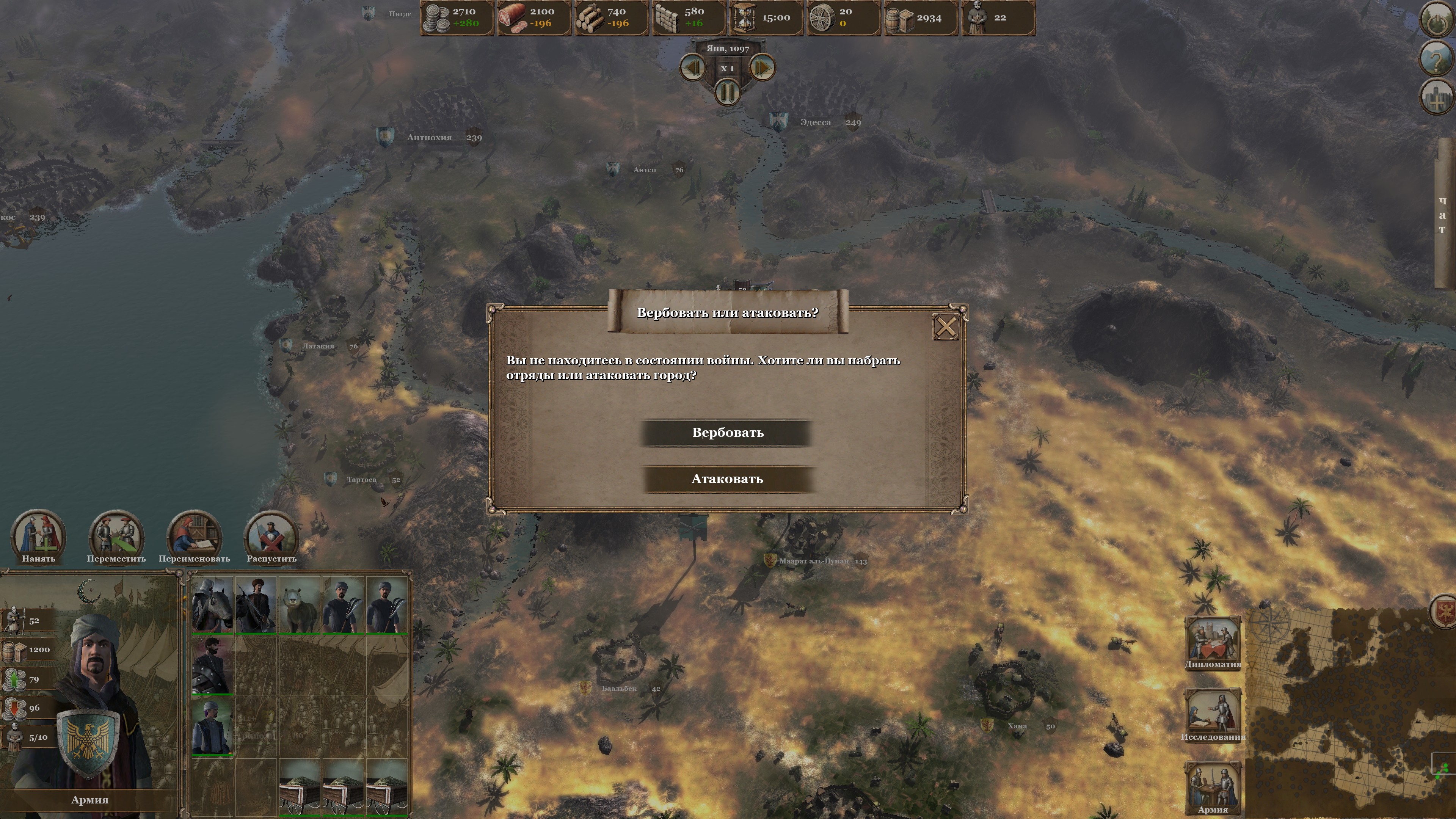
Task: Open the Армия panel near the minimap
Action: (1213, 786)
